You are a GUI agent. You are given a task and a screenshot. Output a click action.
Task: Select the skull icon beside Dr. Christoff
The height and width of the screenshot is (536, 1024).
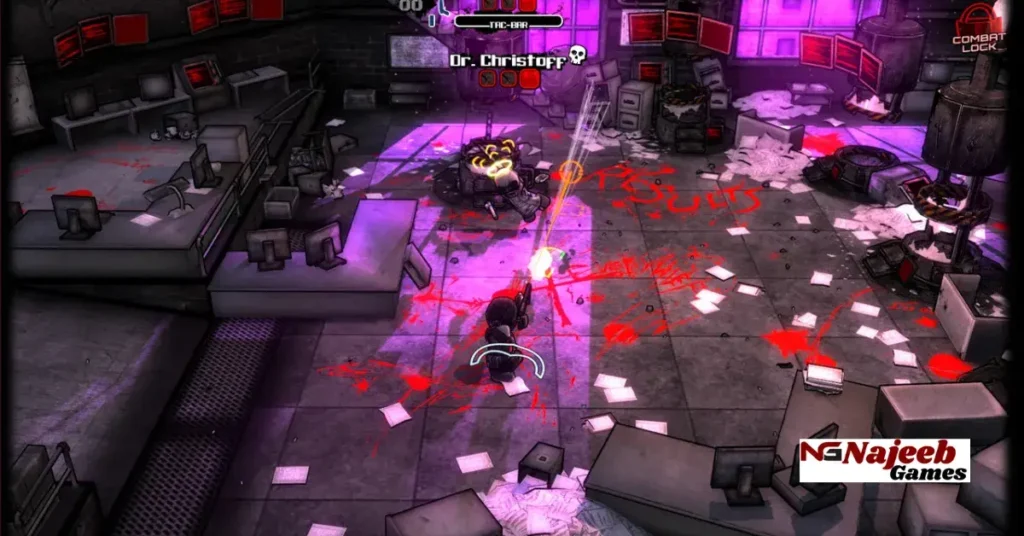[x=576, y=57]
